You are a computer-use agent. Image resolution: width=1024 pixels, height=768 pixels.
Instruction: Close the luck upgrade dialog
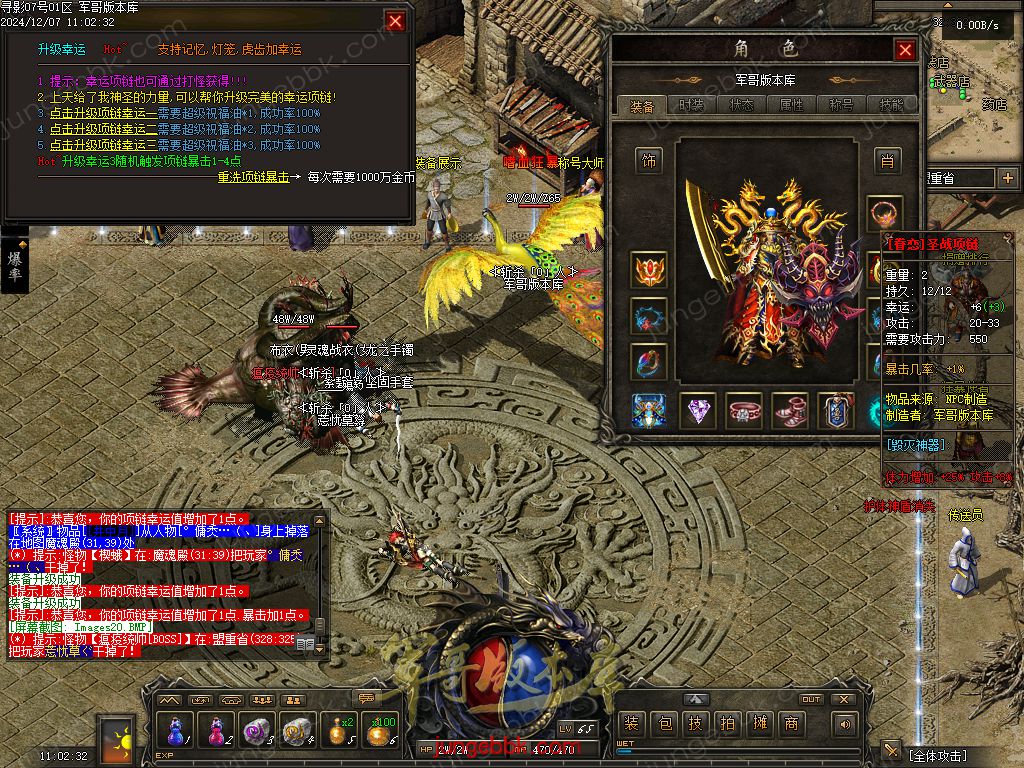(x=396, y=21)
